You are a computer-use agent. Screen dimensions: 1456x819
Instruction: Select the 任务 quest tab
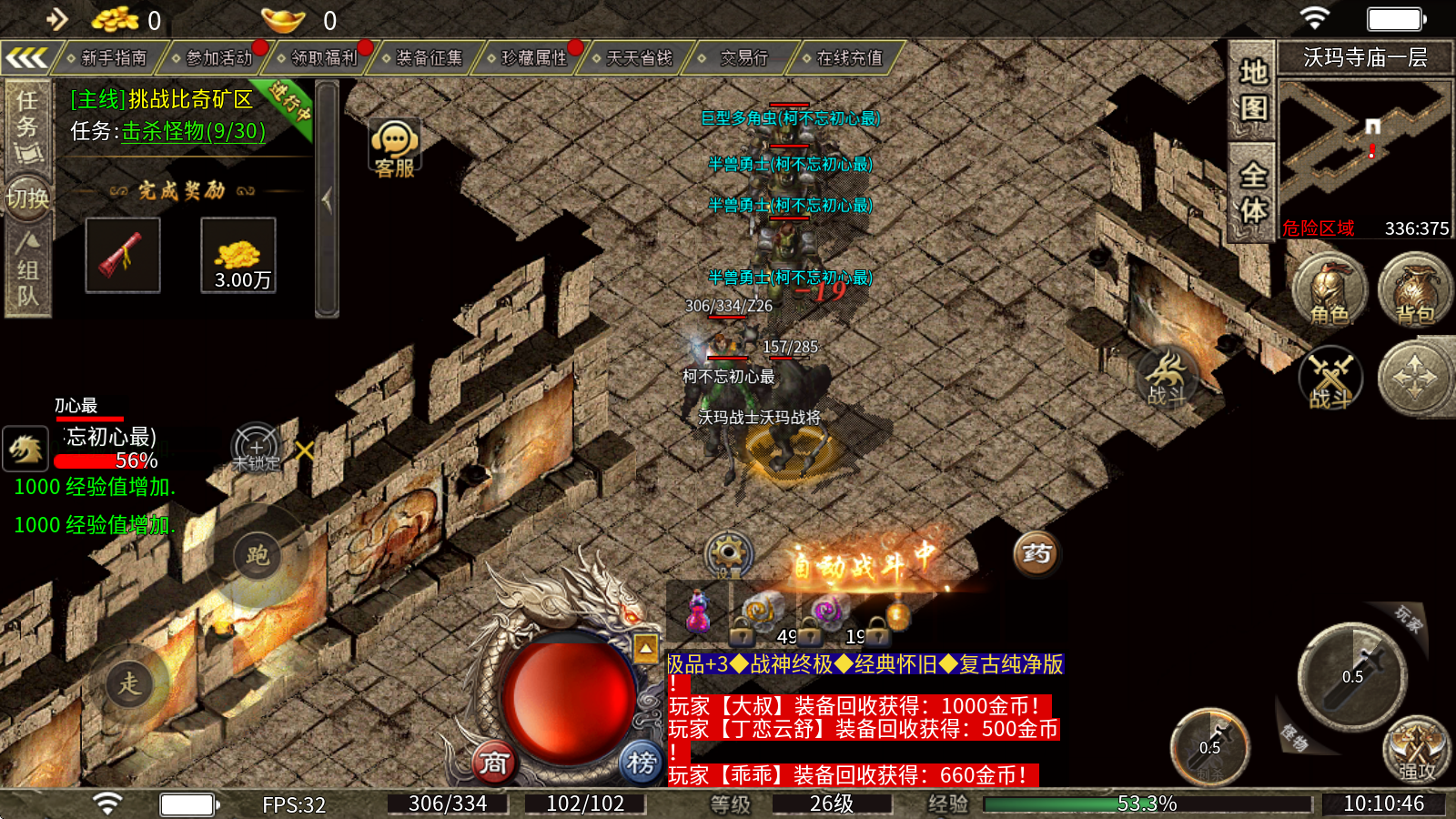[x=27, y=123]
